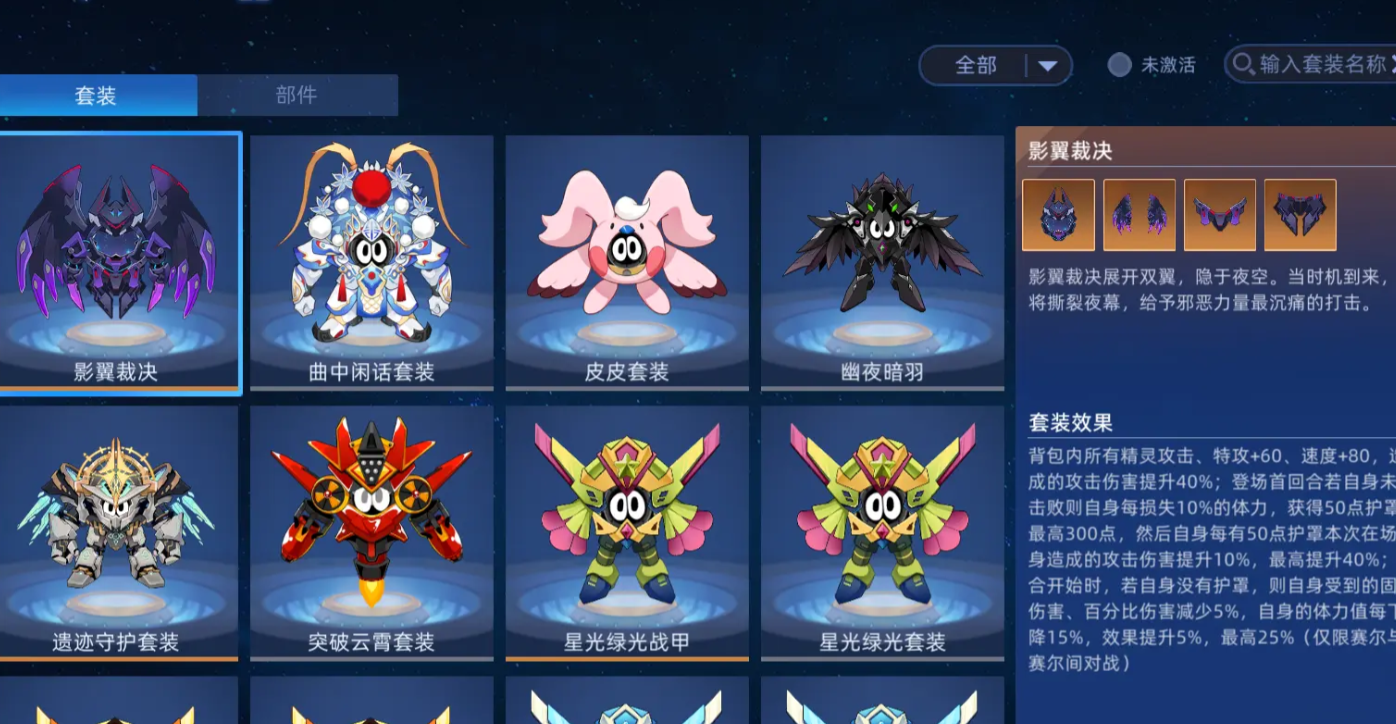Select the pink 皮皮套装 suit

627,262
